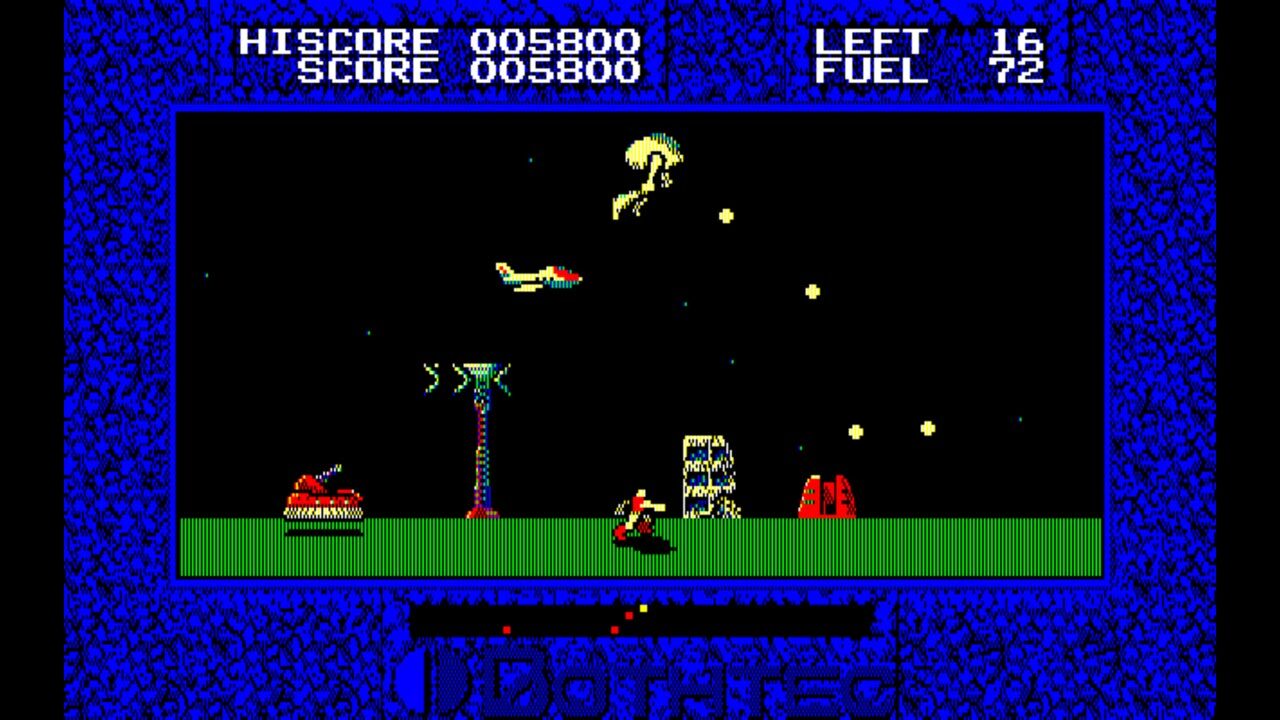Select the jetpack flying enemy sprite
1280x720 pixels.
click(x=645, y=175)
